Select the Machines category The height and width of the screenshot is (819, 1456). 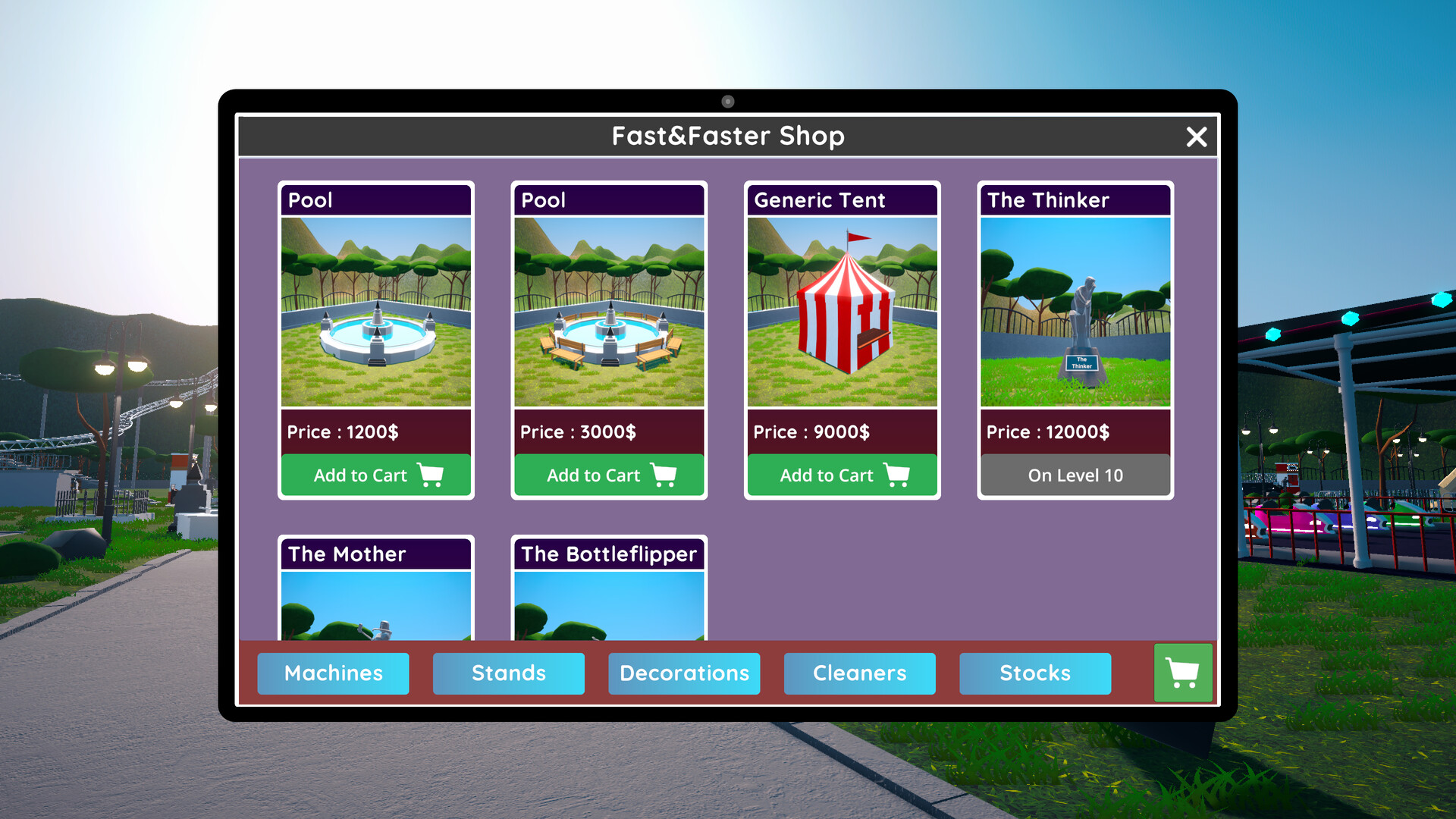333,673
